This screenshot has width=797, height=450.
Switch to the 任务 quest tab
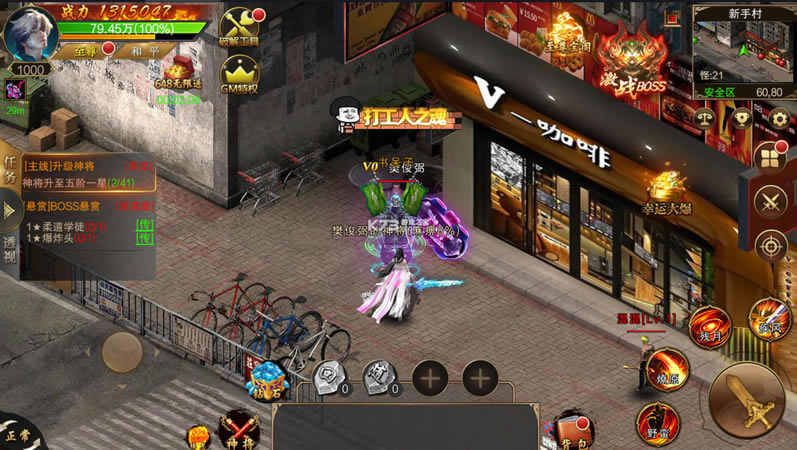point(10,170)
